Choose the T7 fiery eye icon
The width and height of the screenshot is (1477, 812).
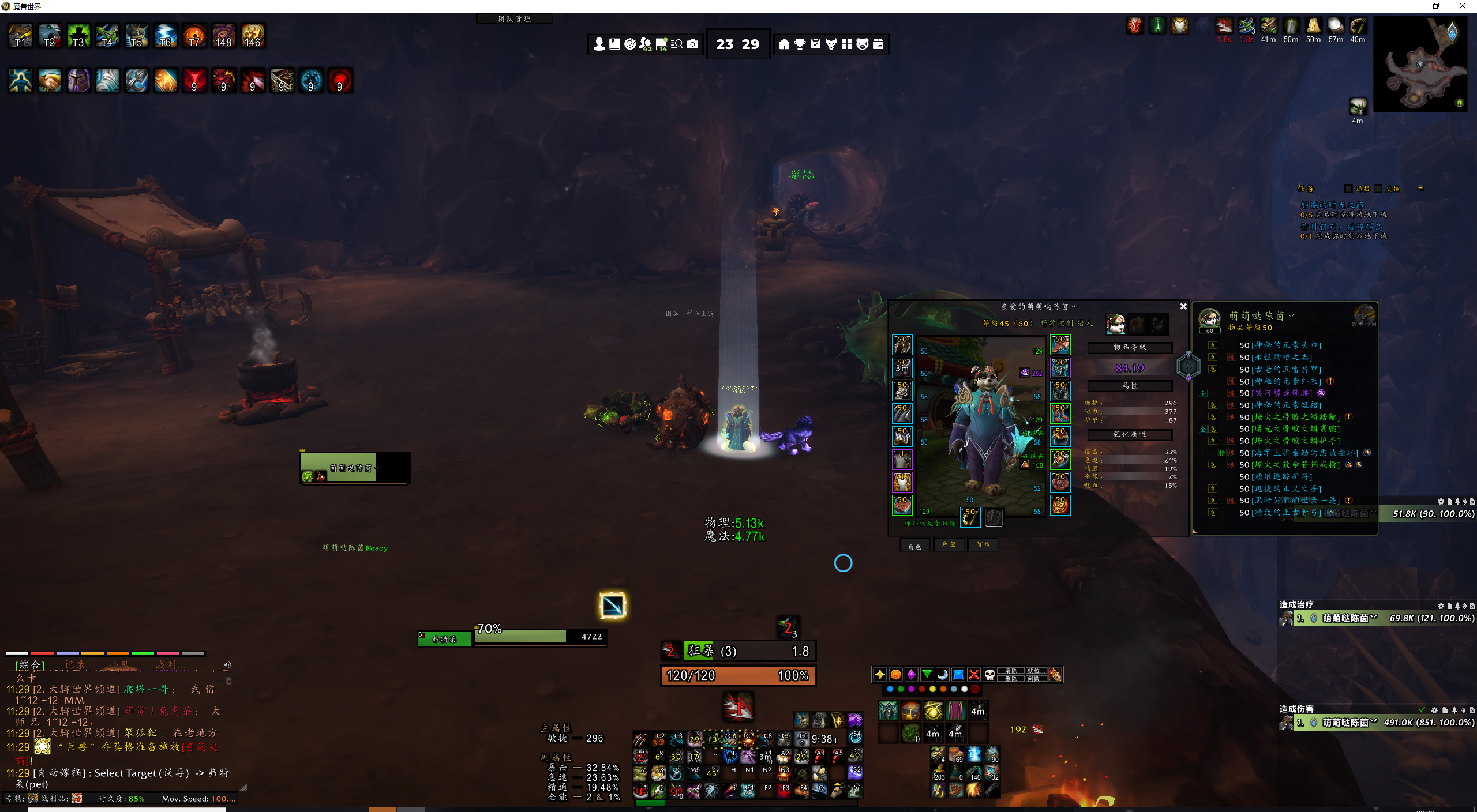[194, 36]
